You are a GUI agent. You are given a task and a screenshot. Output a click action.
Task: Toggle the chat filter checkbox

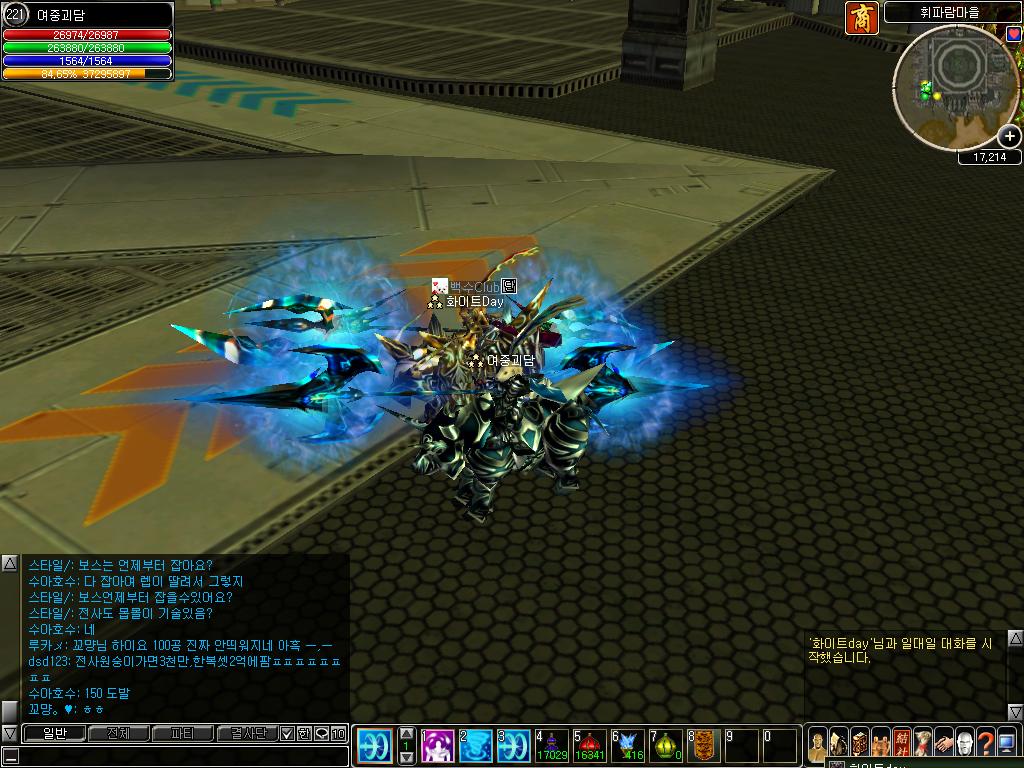click(288, 733)
